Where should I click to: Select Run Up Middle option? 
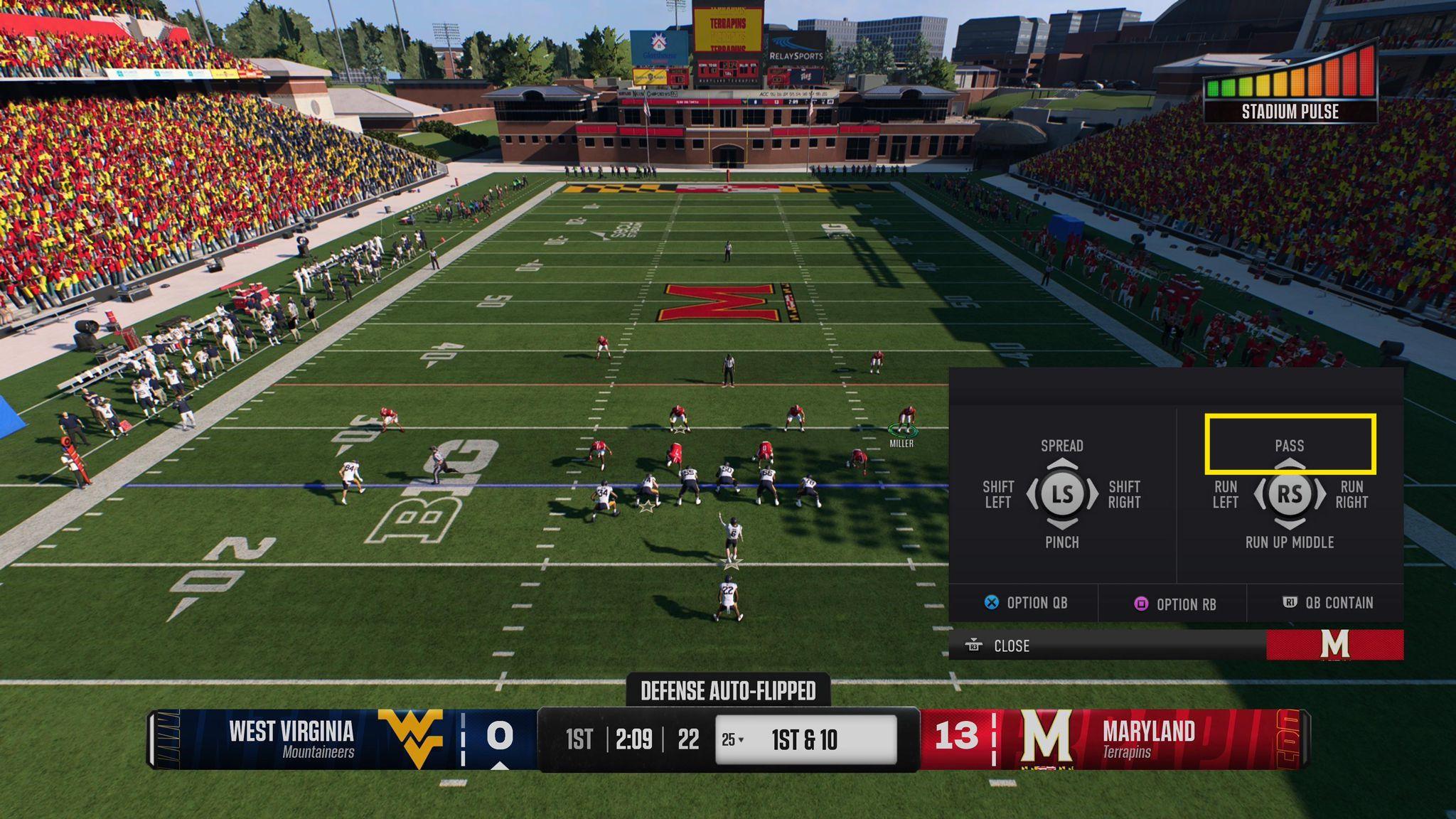(x=1290, y=542)
